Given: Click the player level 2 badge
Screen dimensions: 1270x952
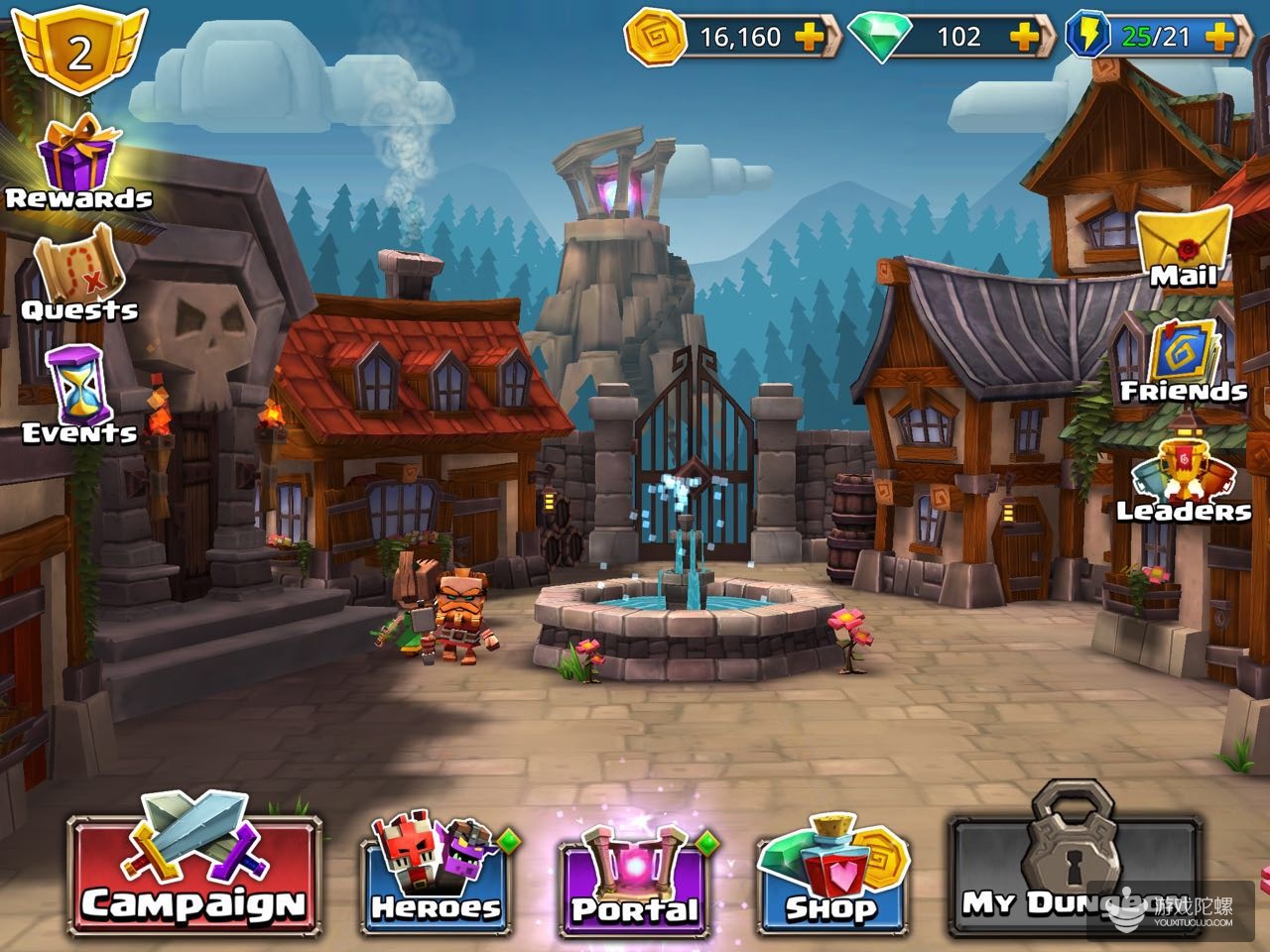Looking at the screenshot, I should pyautogui.click(x=79, y=50).
